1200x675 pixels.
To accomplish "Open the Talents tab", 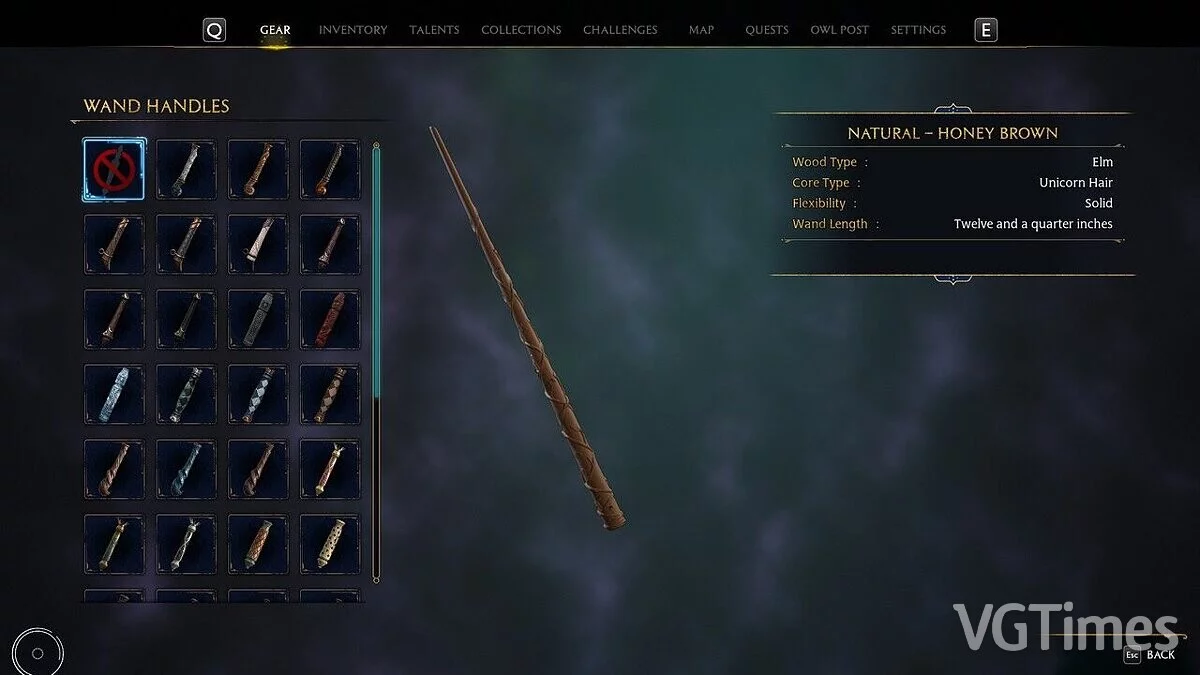I will pyautogui.click(x=434, y=30).
